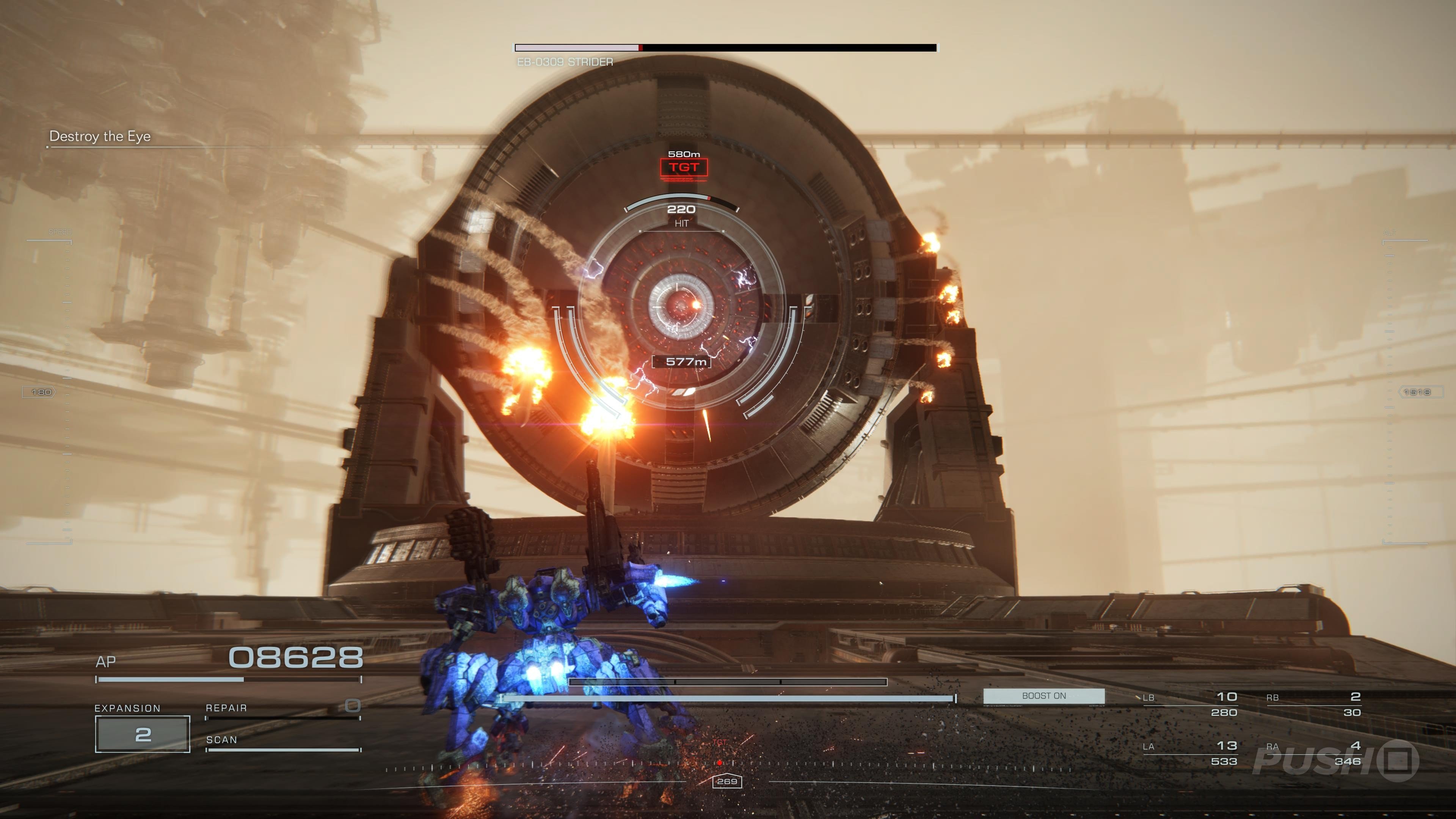Activate the Expansion slot showing 2
The image size is (1456, 819).
[143, 734]
